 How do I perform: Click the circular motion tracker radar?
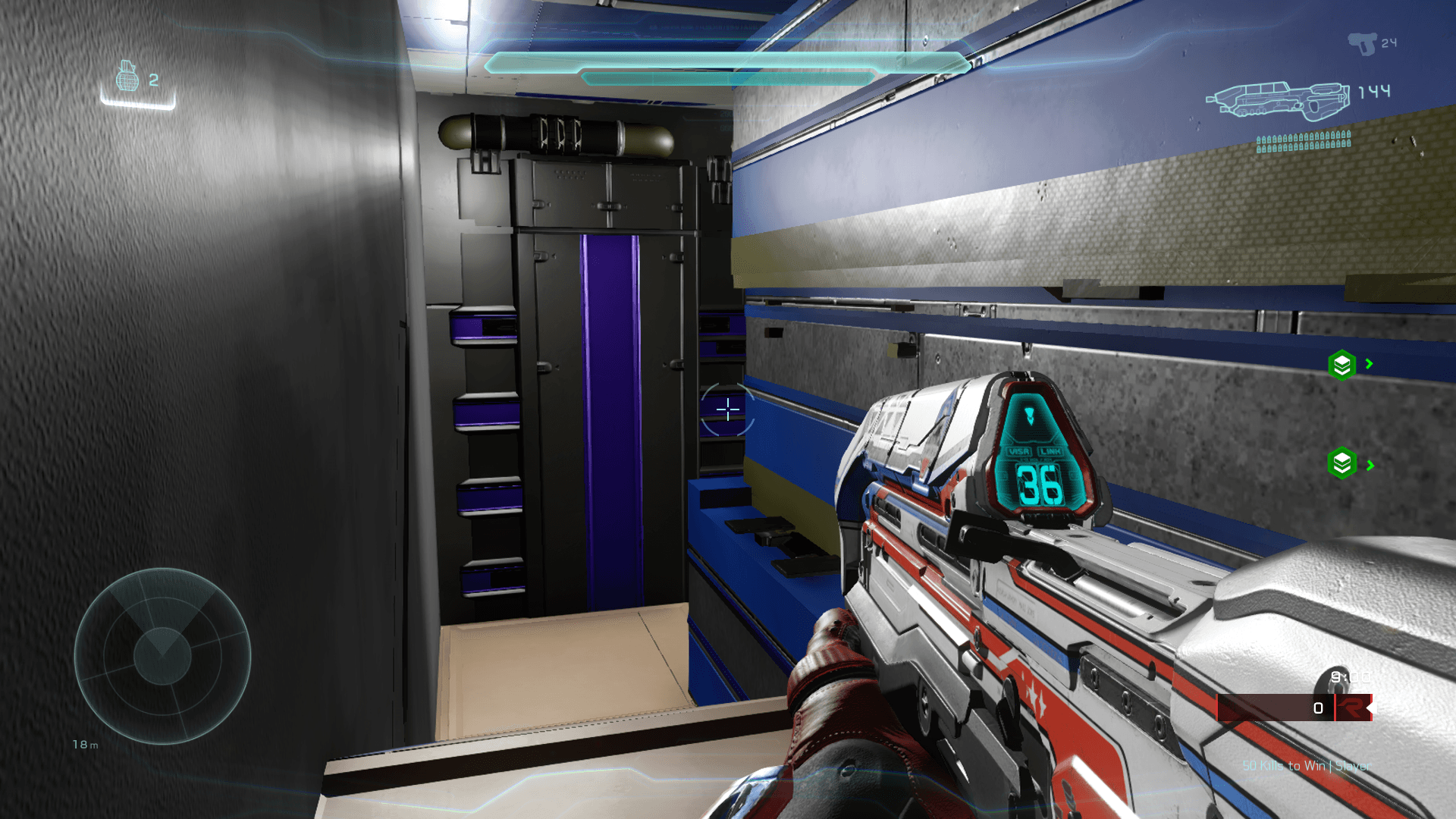pyautogui.click(x=162, y=656)
